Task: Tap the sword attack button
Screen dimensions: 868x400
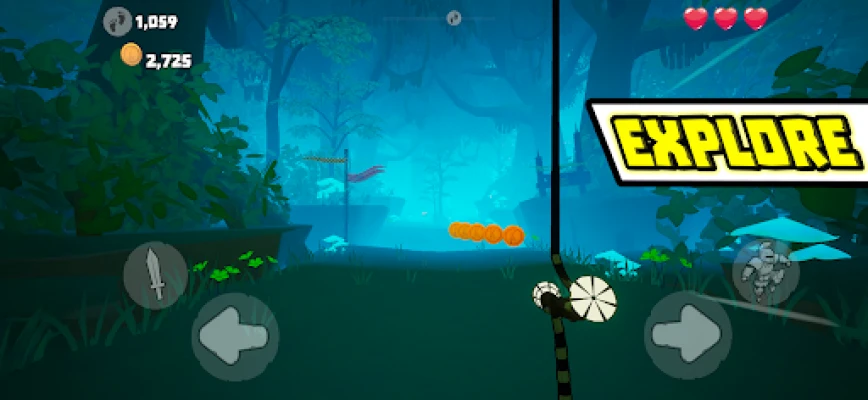Action: pyautogui.click(x=155, y=275)
